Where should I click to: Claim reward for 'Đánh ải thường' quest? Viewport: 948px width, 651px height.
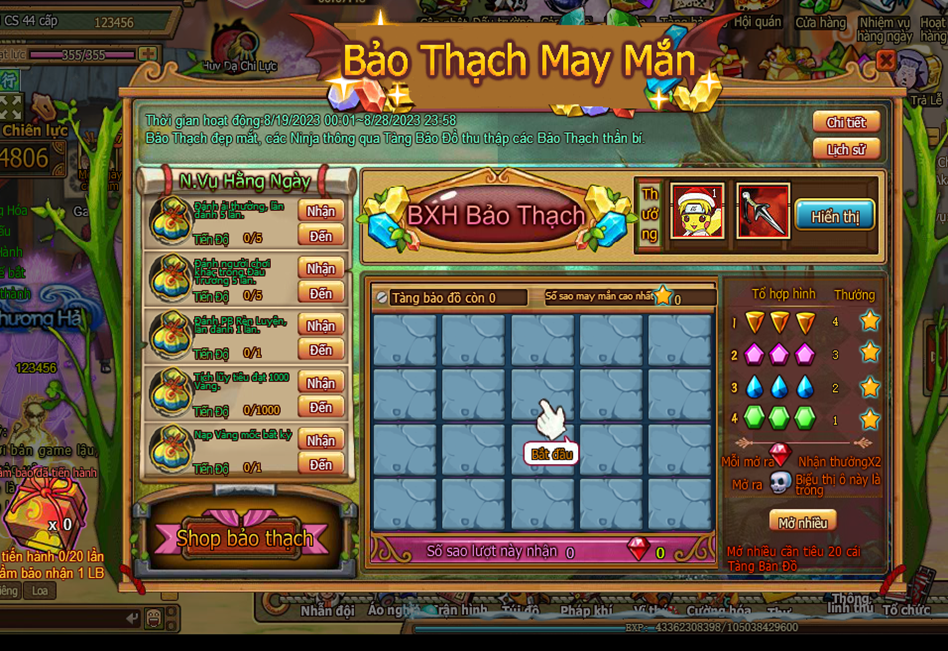coord(321,212)
